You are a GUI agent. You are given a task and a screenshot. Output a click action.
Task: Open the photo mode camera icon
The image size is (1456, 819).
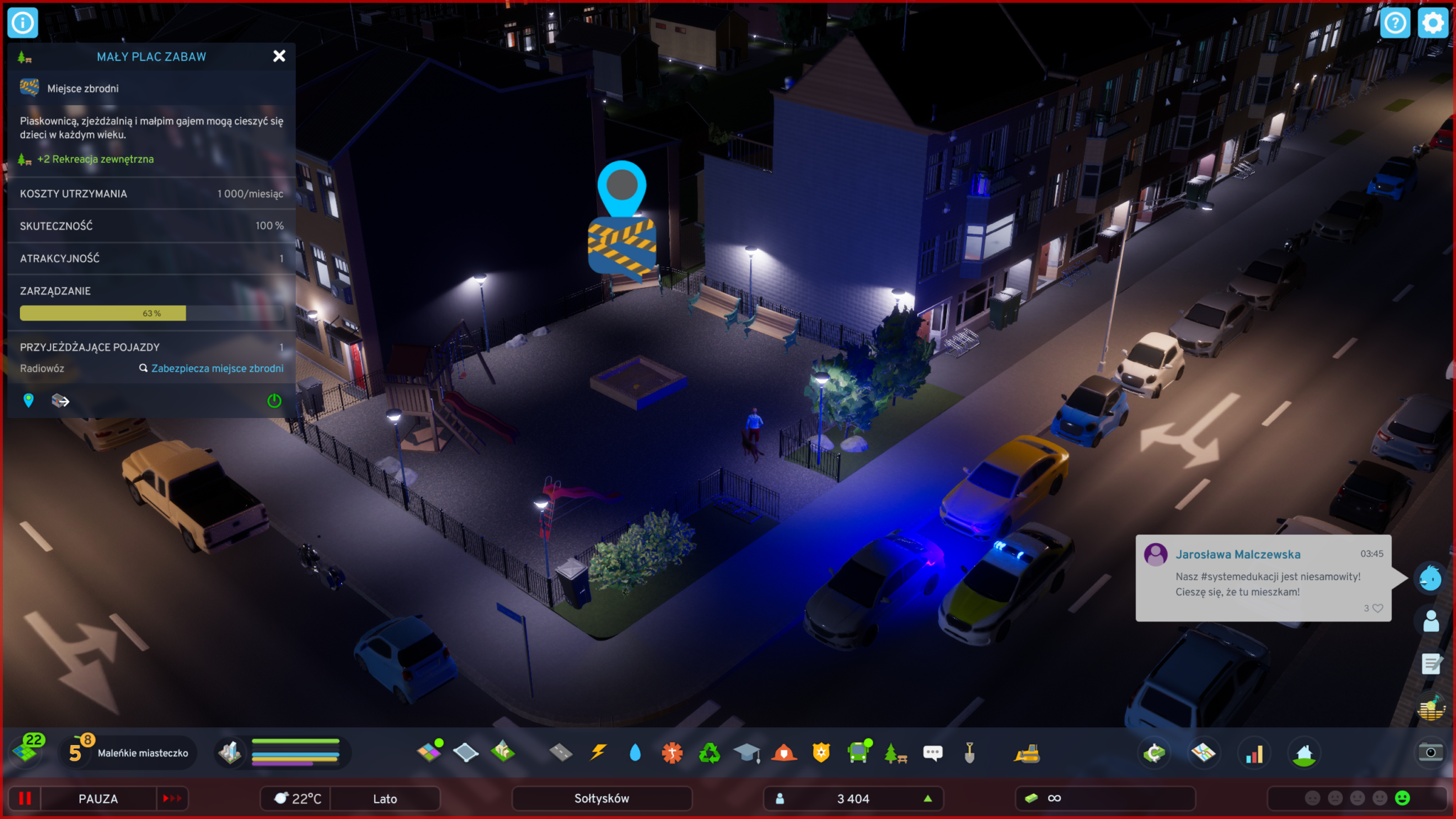coord(1430,752)
